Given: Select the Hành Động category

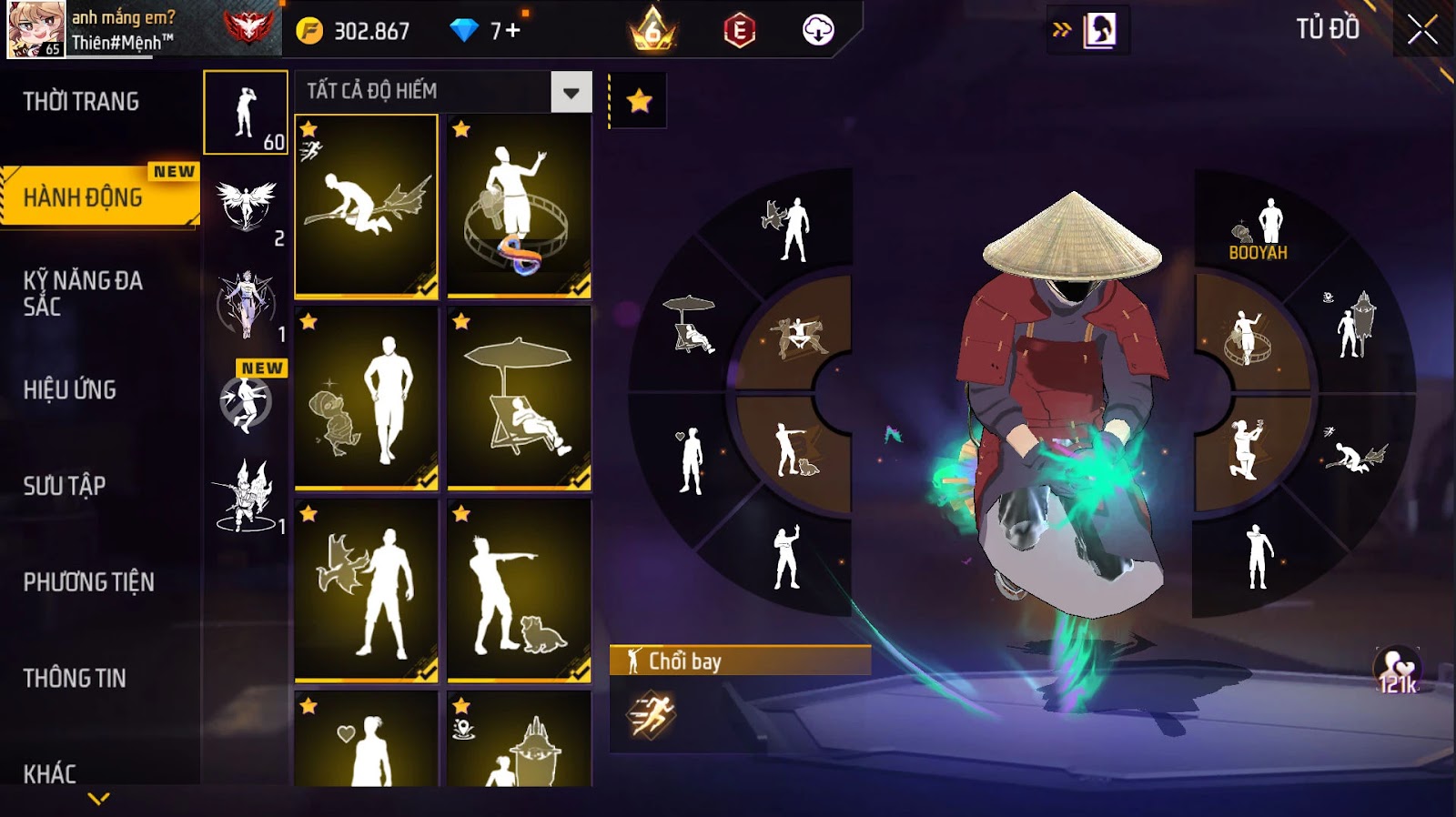Looking at the screenshot, I should (84, 197).
